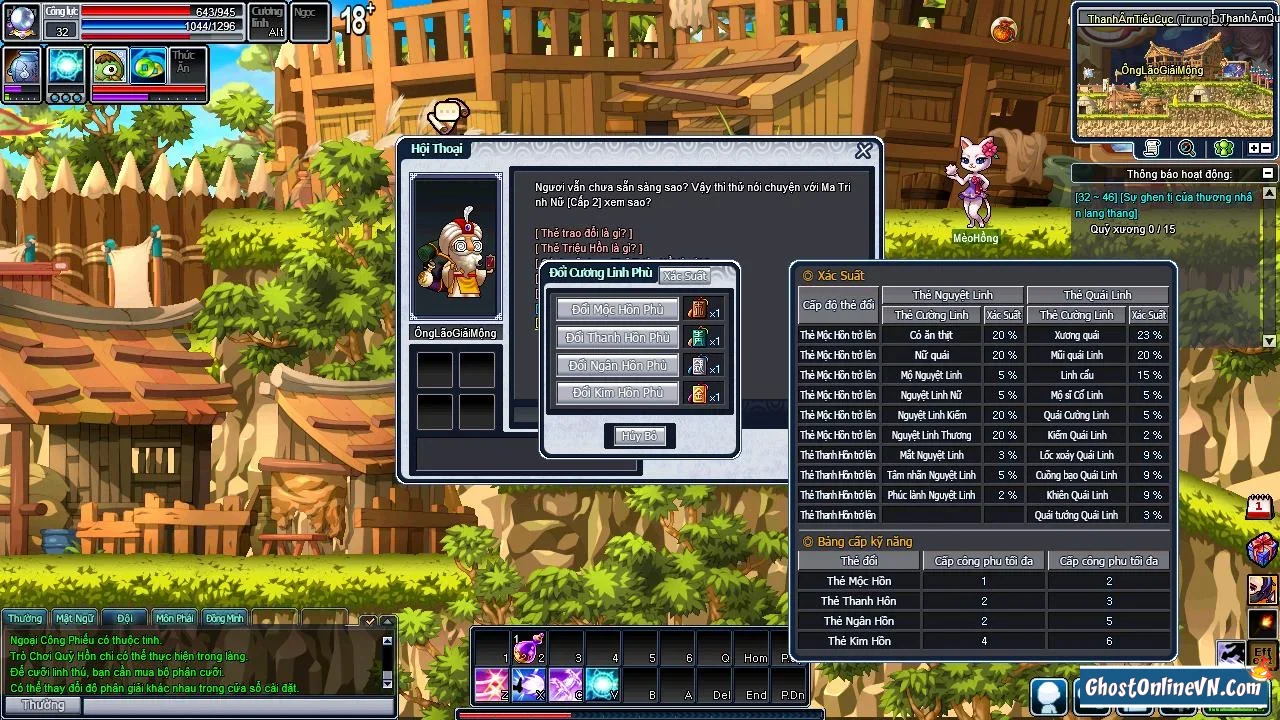Image resolution: width=1280 pixels, height=720 pixels.
Task: Select the Đội chat tab
Action: pyautogui.click(x=124, y=617)
